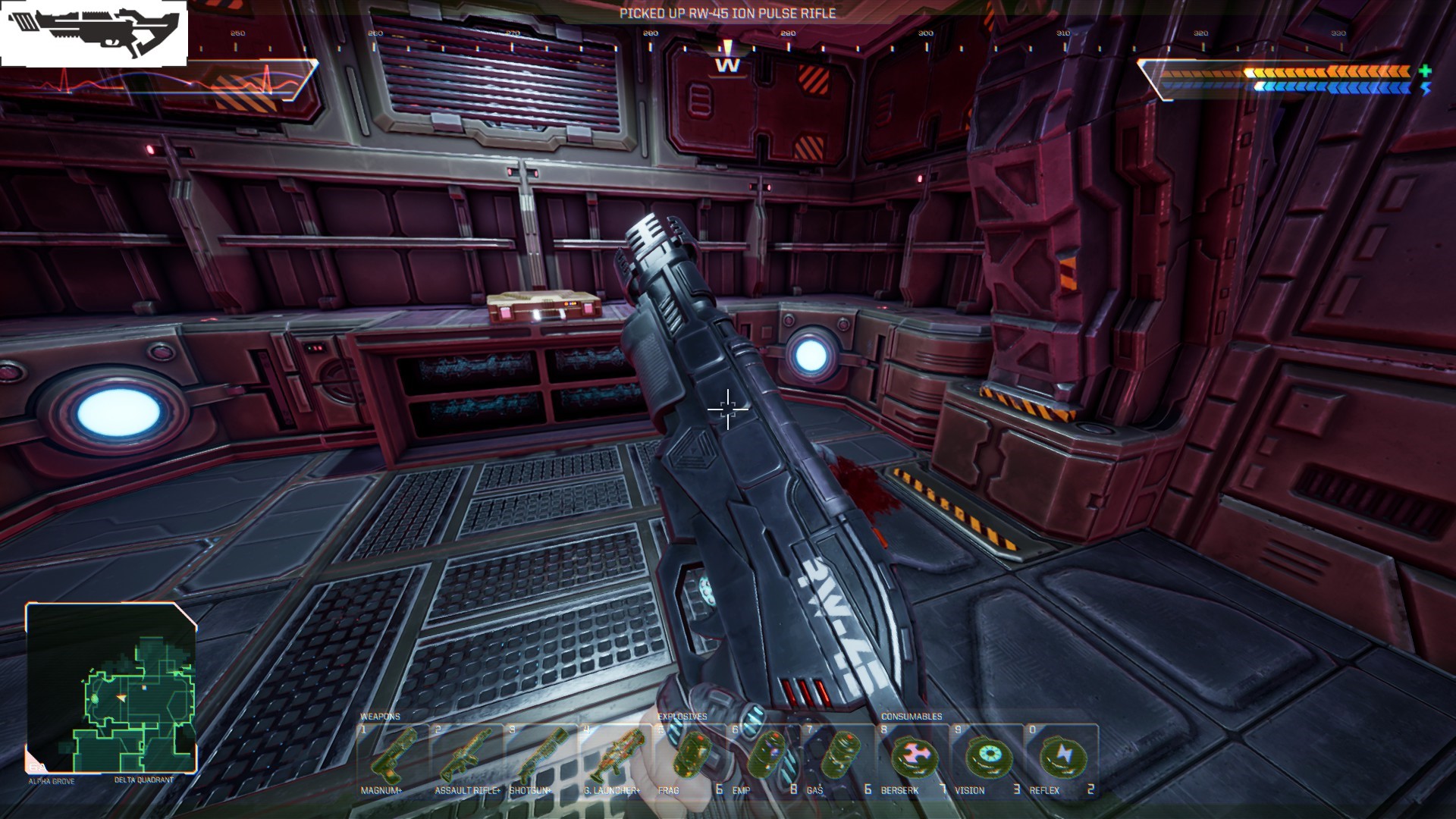Click the equipped rifle silhouette icon
The width and height of the screenshot is (1456, 819).
(94, 33)
